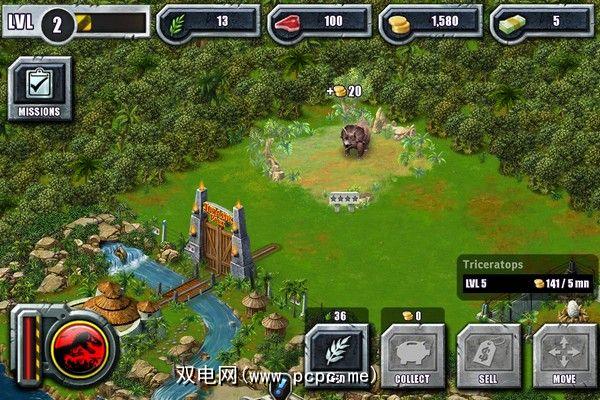Open the meat counter showing 100
This screenshot has height=400, width=600.
click(319, 22)
